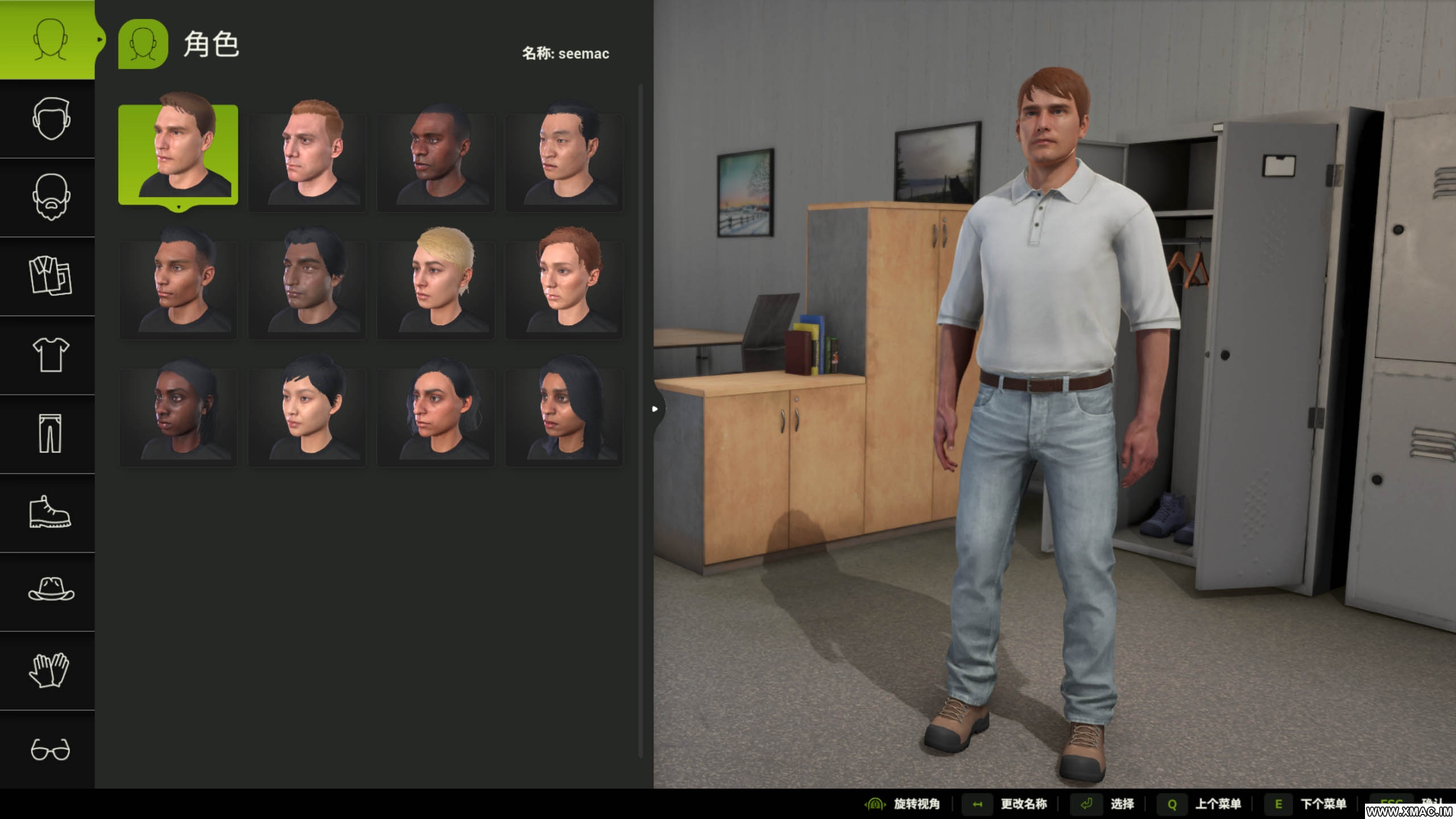Switch to the hairstyle category tab
The width and height of the screenshot is (1456, 819).
coord(50,119)
